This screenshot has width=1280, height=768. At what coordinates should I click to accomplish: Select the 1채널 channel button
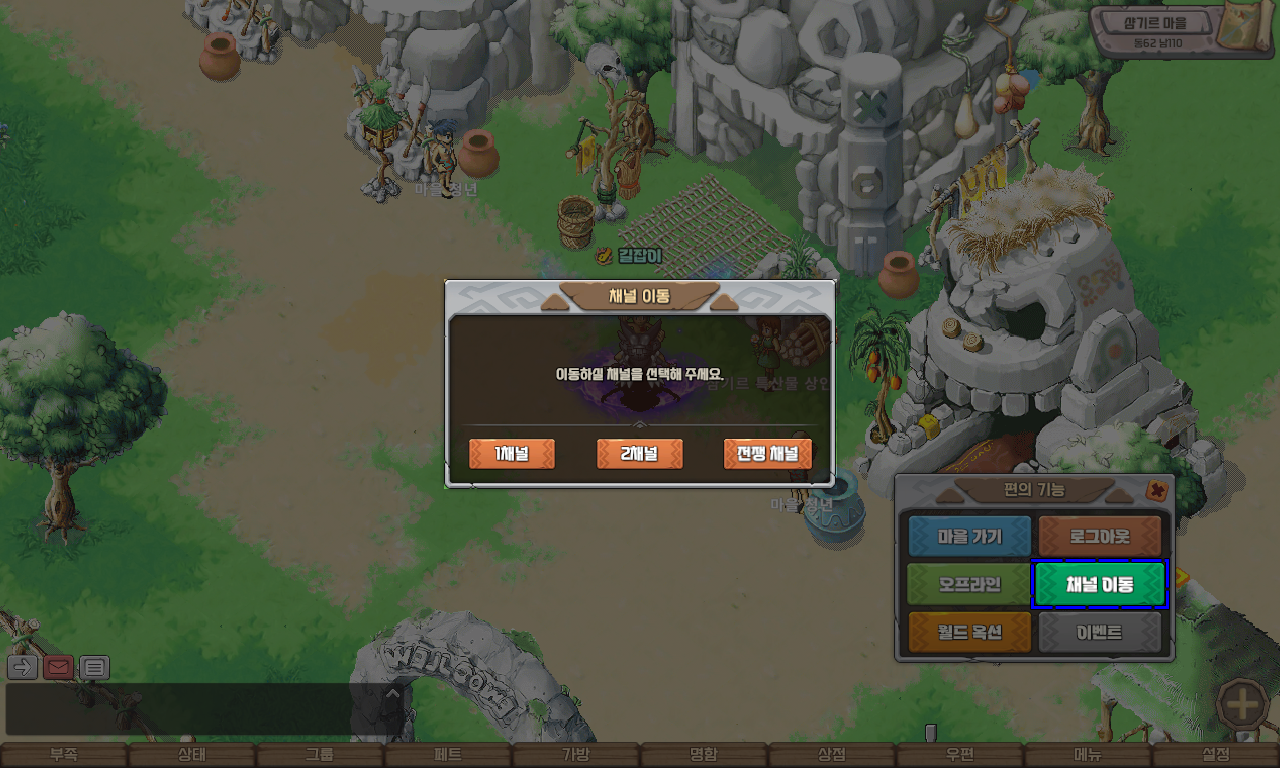[x=511, y=454]
